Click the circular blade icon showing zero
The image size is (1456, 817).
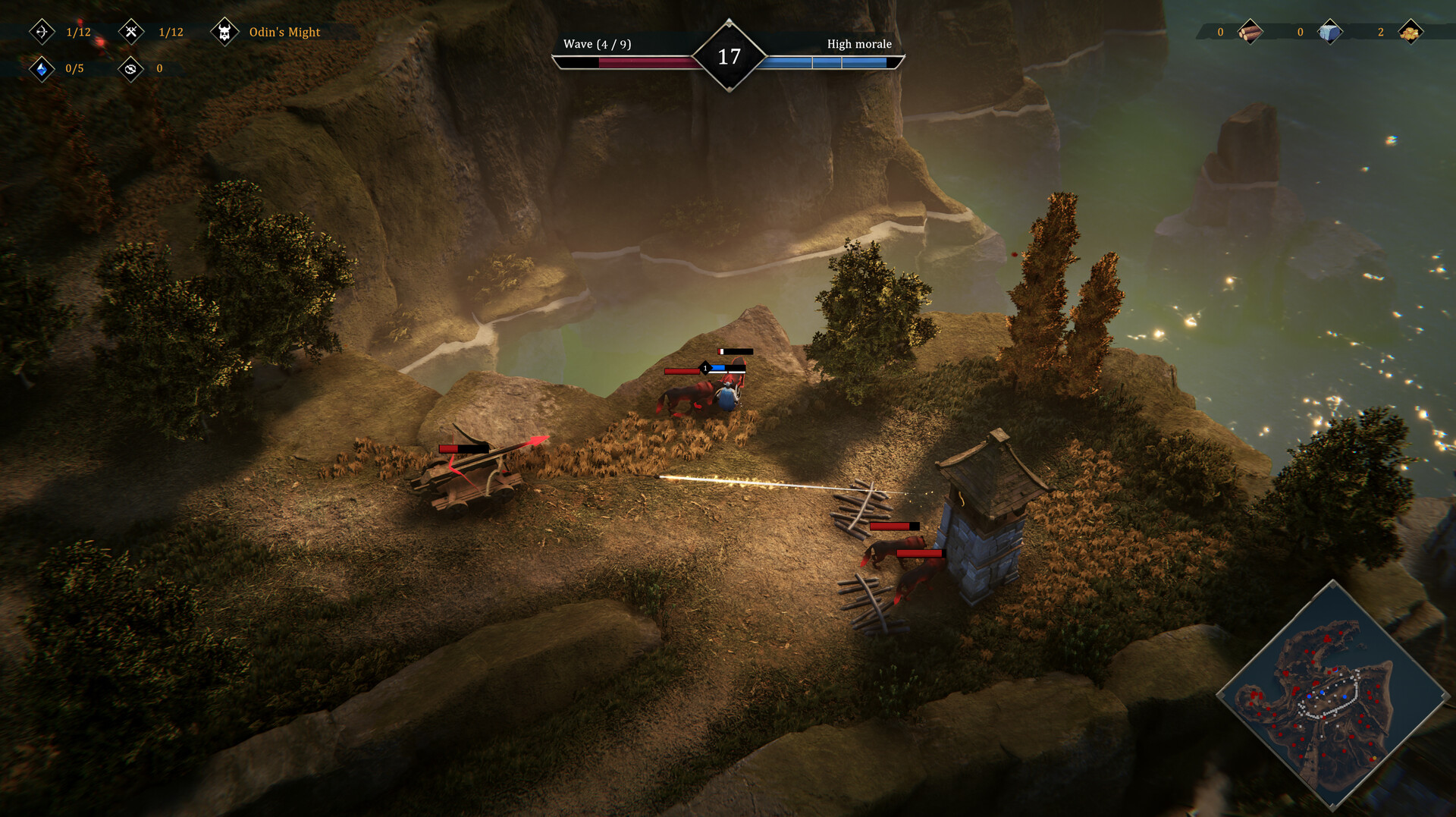(130, 68)
